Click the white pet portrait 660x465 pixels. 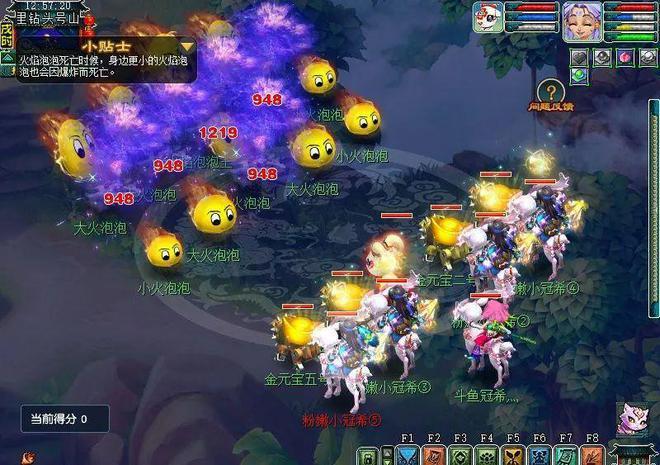click(x=486, y=18)
